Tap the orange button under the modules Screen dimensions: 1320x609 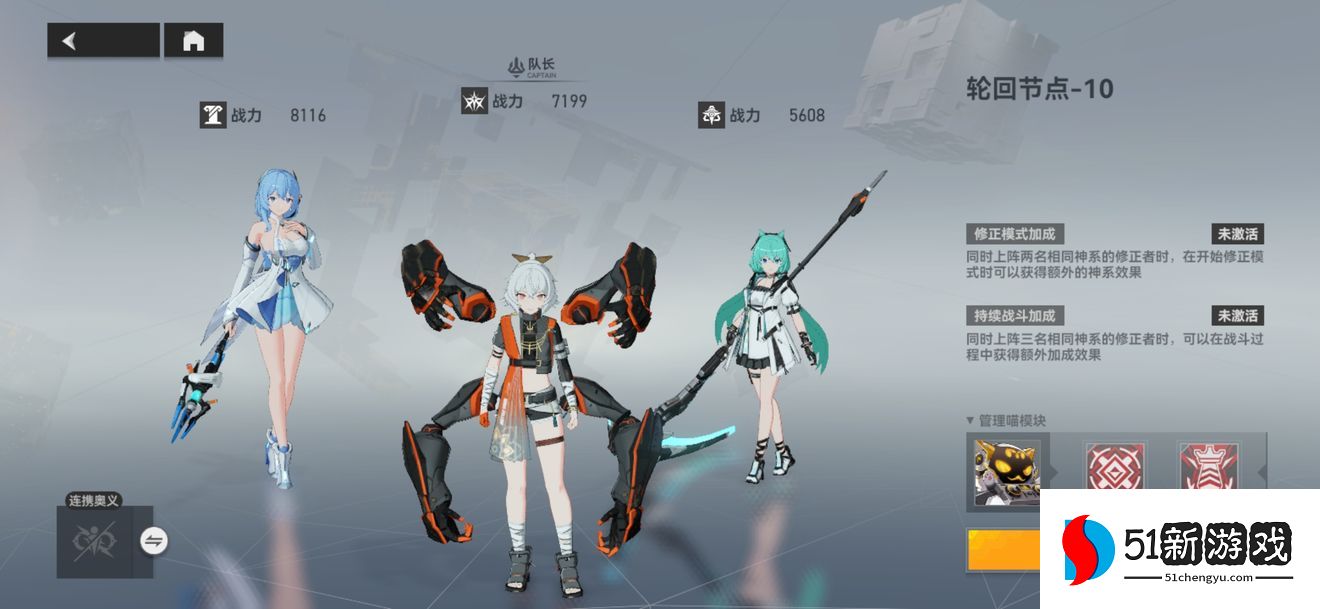pyautogui.click(x=1003, y=550)
